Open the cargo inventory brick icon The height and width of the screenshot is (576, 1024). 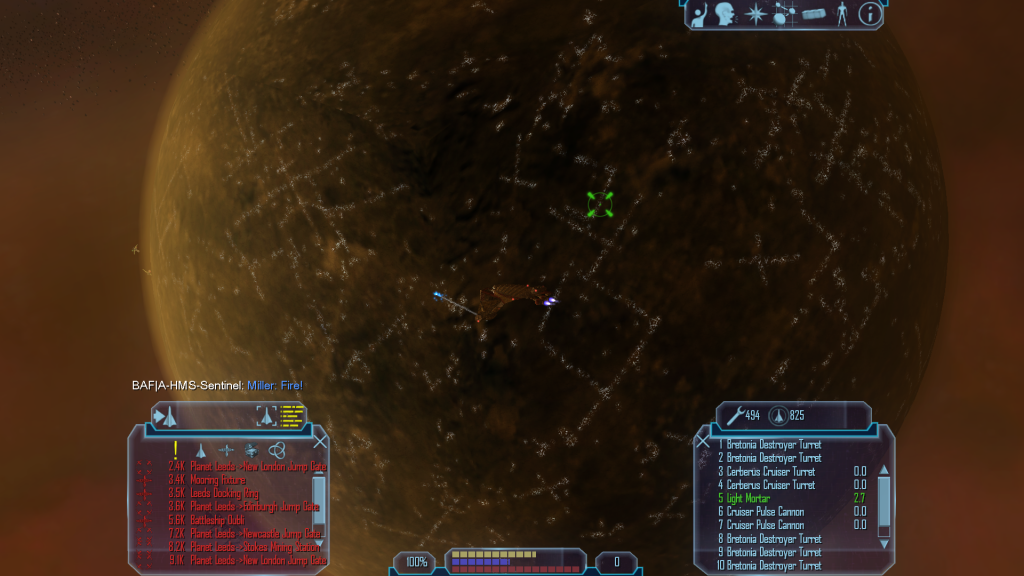[813, 15]
